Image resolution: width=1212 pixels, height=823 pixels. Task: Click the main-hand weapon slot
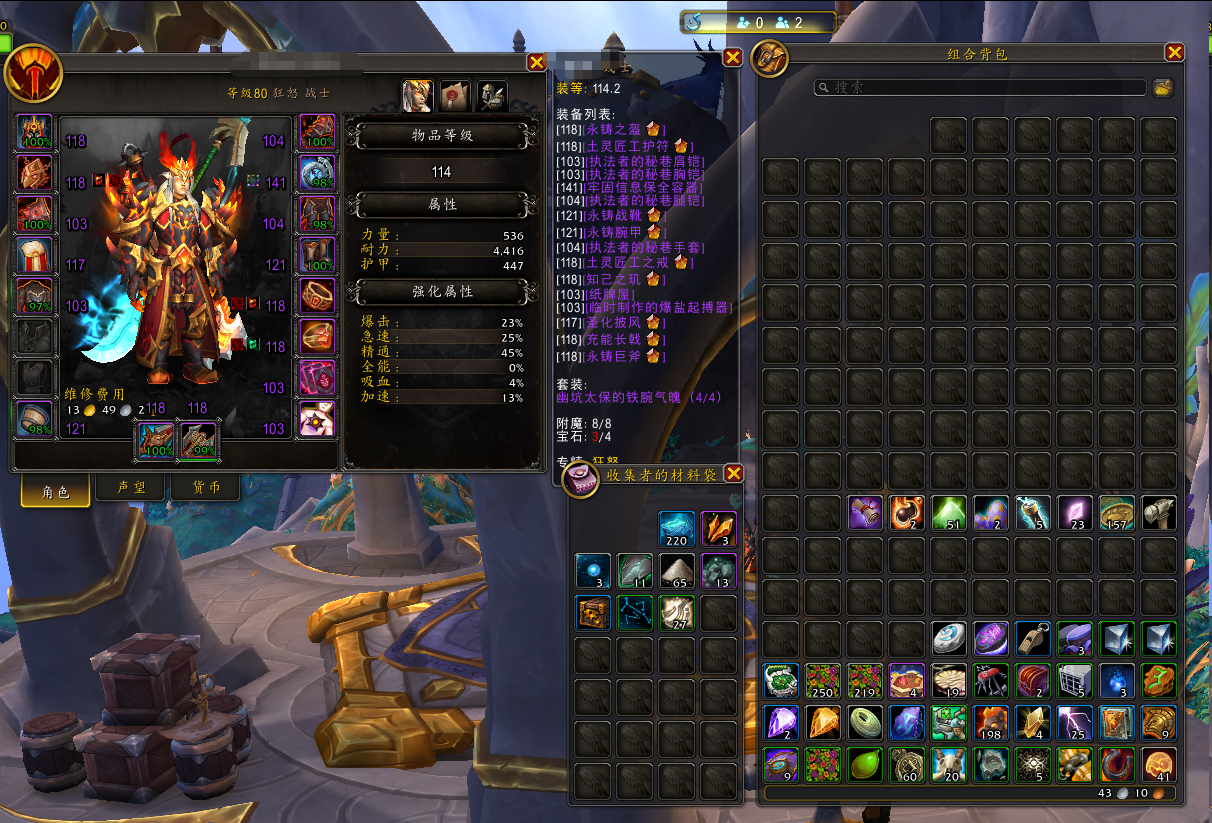pyautogui.click(x=155, y=440)
